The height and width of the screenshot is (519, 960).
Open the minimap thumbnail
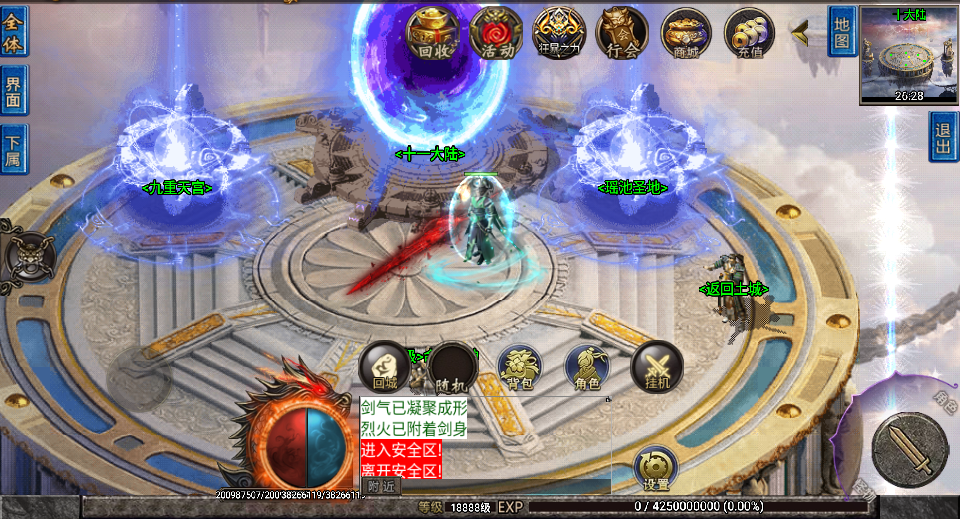[909, 54]
